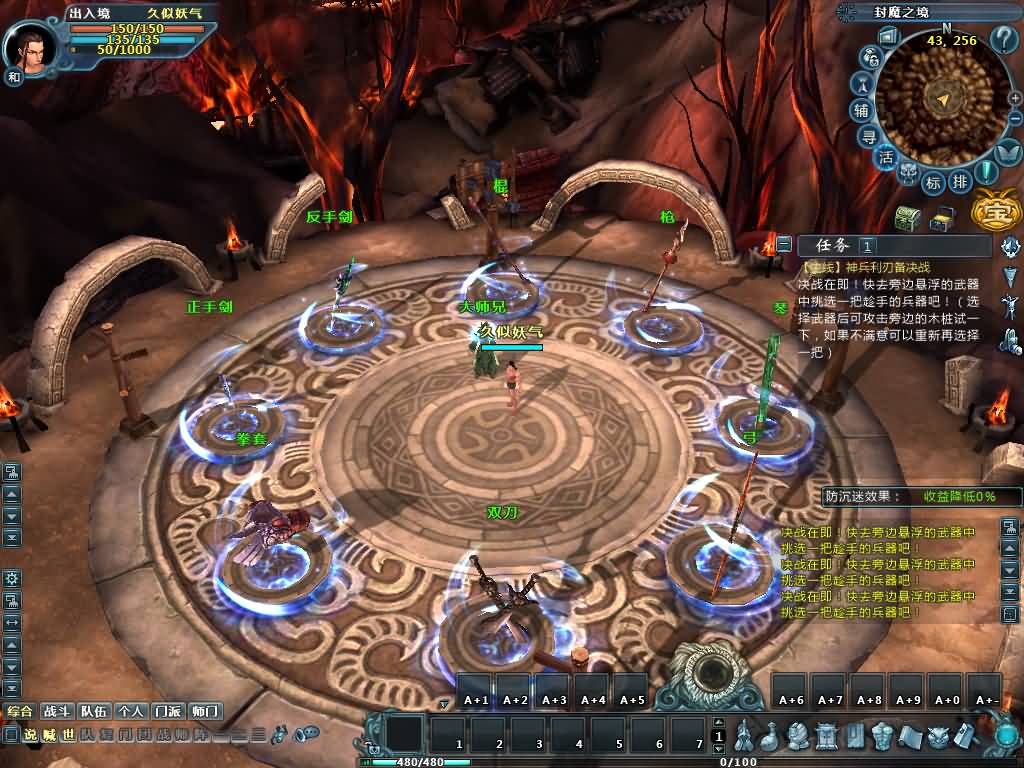Screen dimensions: 1024x768
Task: Switch to the 战斗 chat tab
Action: (x=56, y=711)
